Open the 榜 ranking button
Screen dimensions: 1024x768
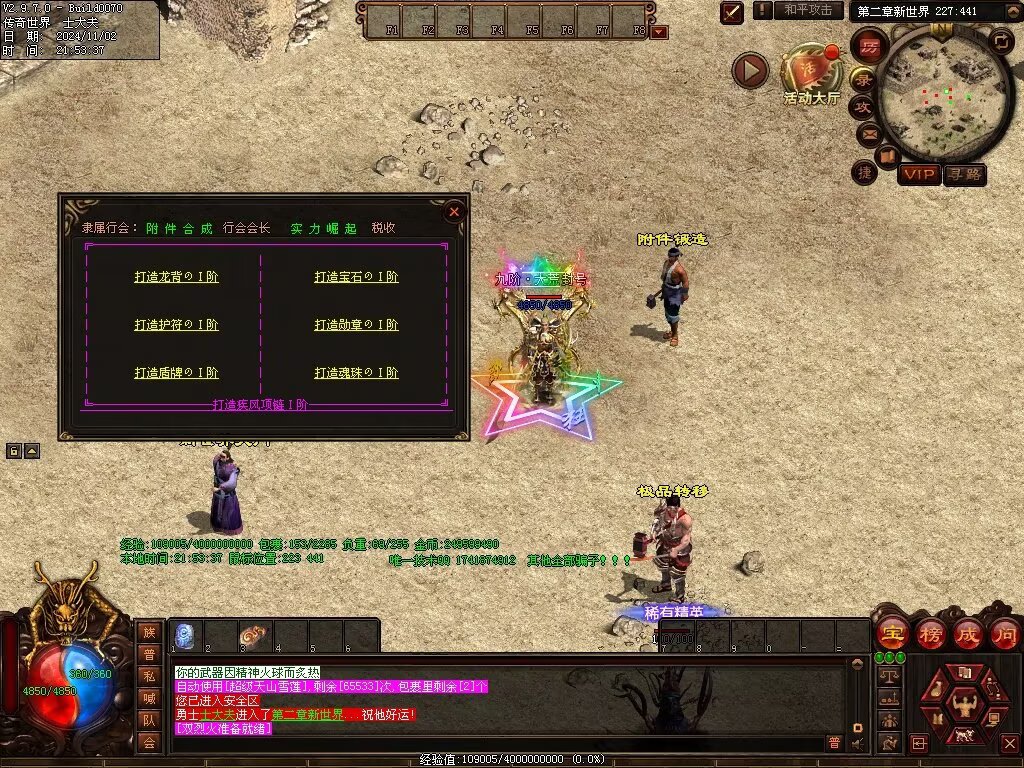pyautogui.click(x=930, y=633)
